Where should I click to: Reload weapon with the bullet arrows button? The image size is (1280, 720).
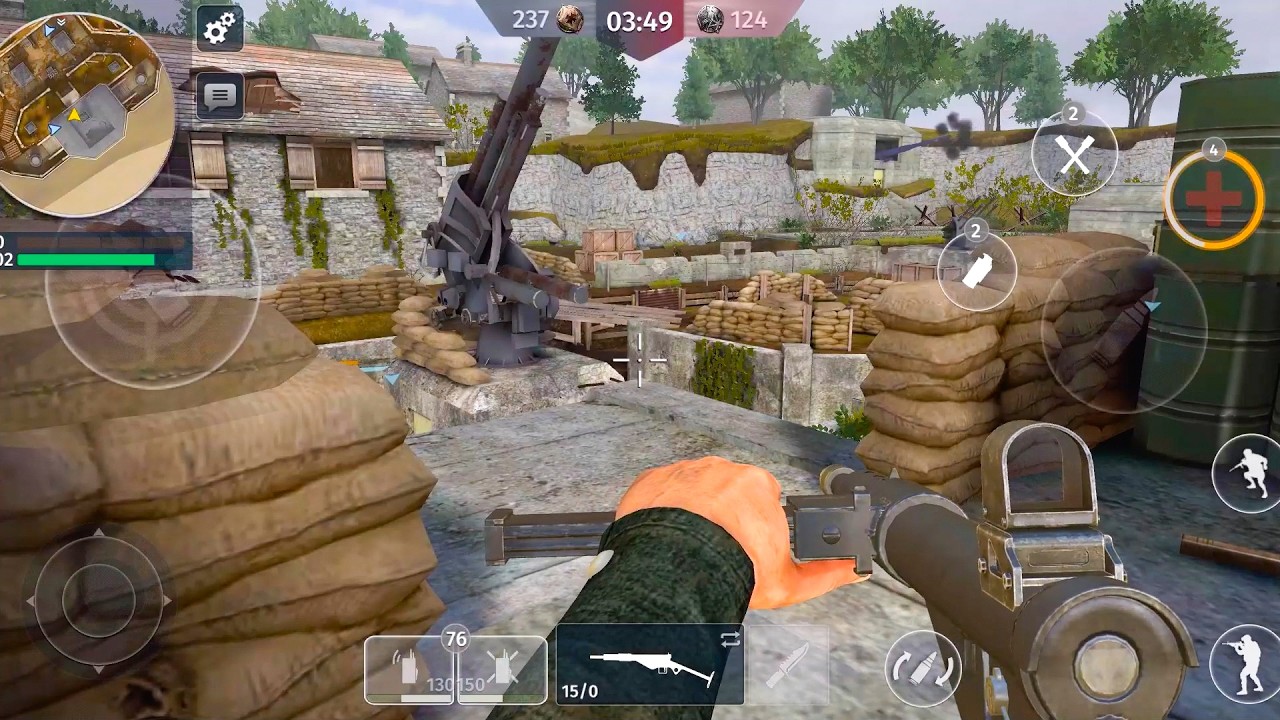[921, 668]
